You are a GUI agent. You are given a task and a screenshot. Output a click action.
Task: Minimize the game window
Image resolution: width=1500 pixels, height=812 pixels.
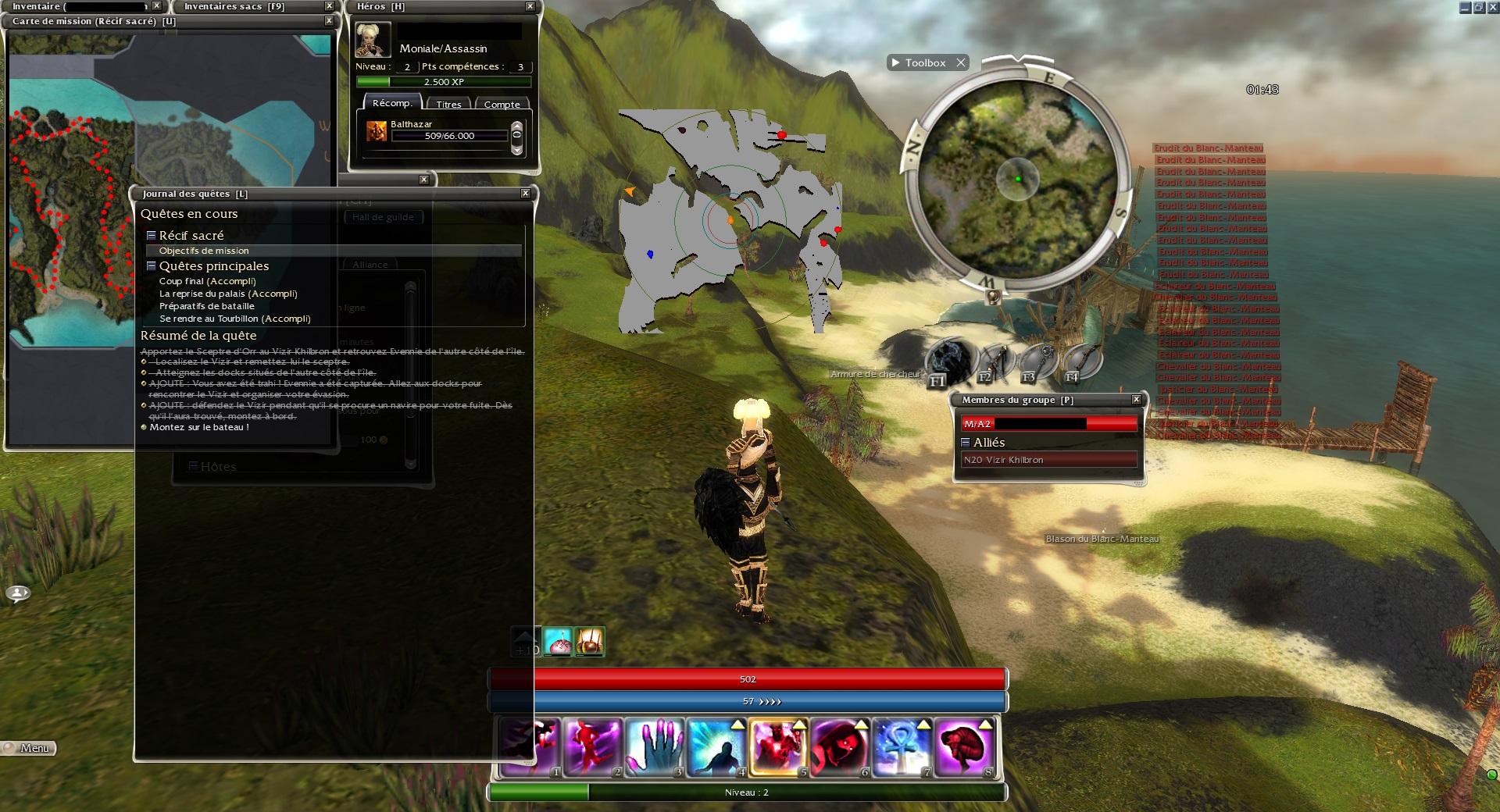pyautogui.click(x=1465, y=8)
